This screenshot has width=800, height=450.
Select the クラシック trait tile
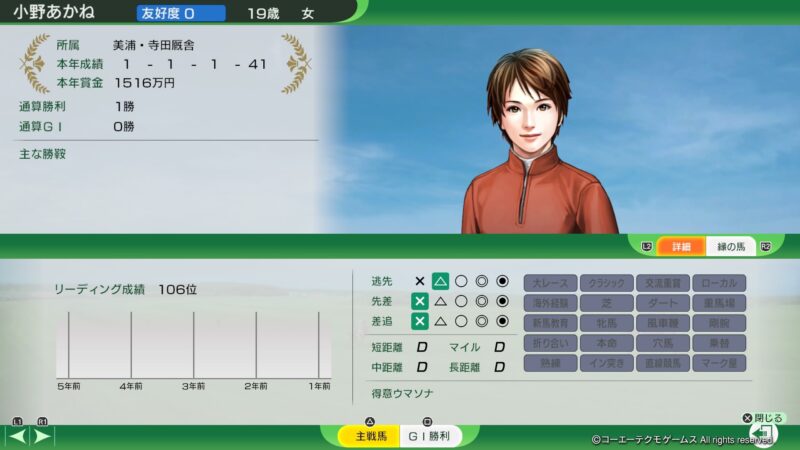coord(607,283)
